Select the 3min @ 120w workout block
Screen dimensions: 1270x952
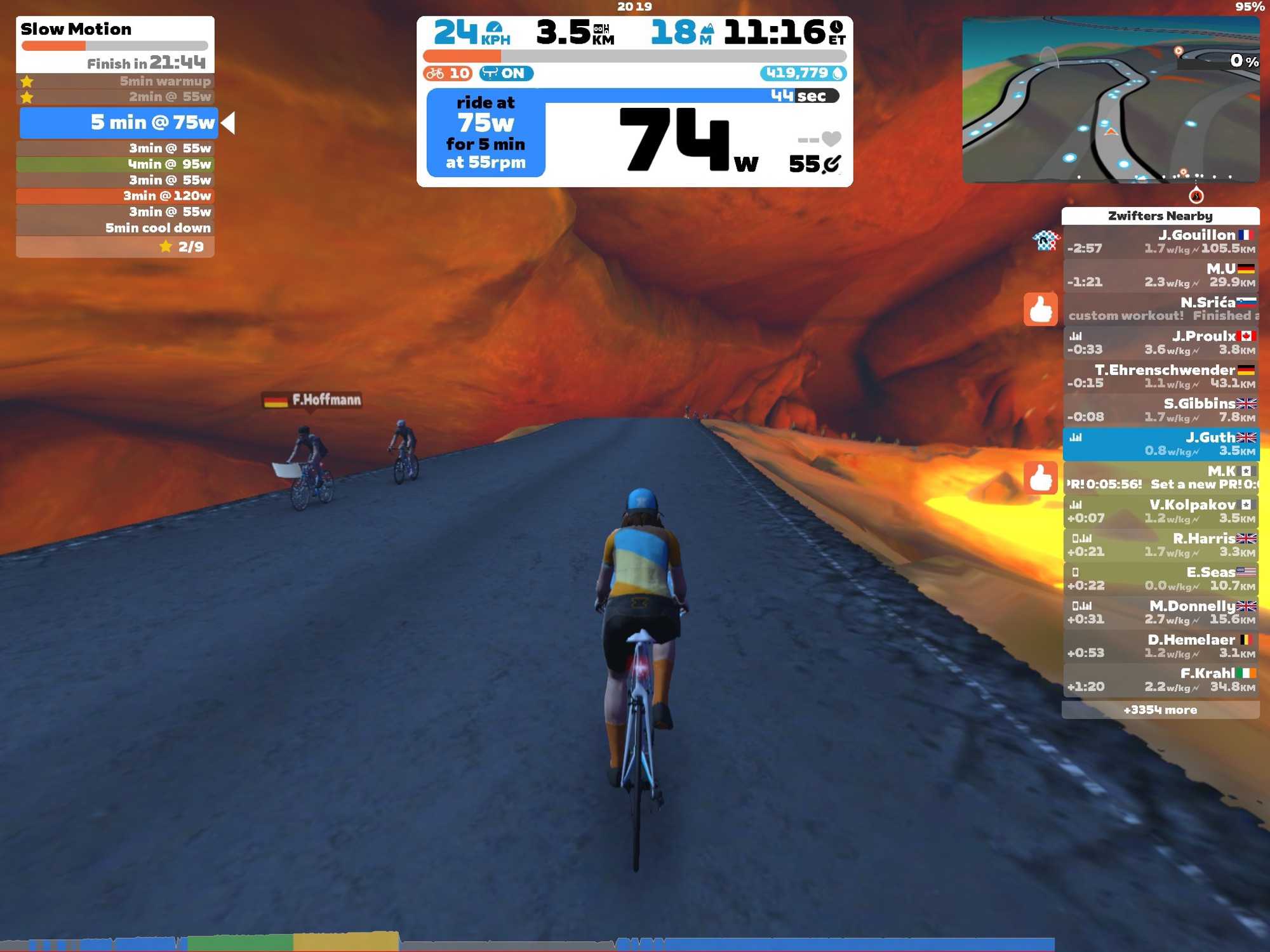[115, 195]
